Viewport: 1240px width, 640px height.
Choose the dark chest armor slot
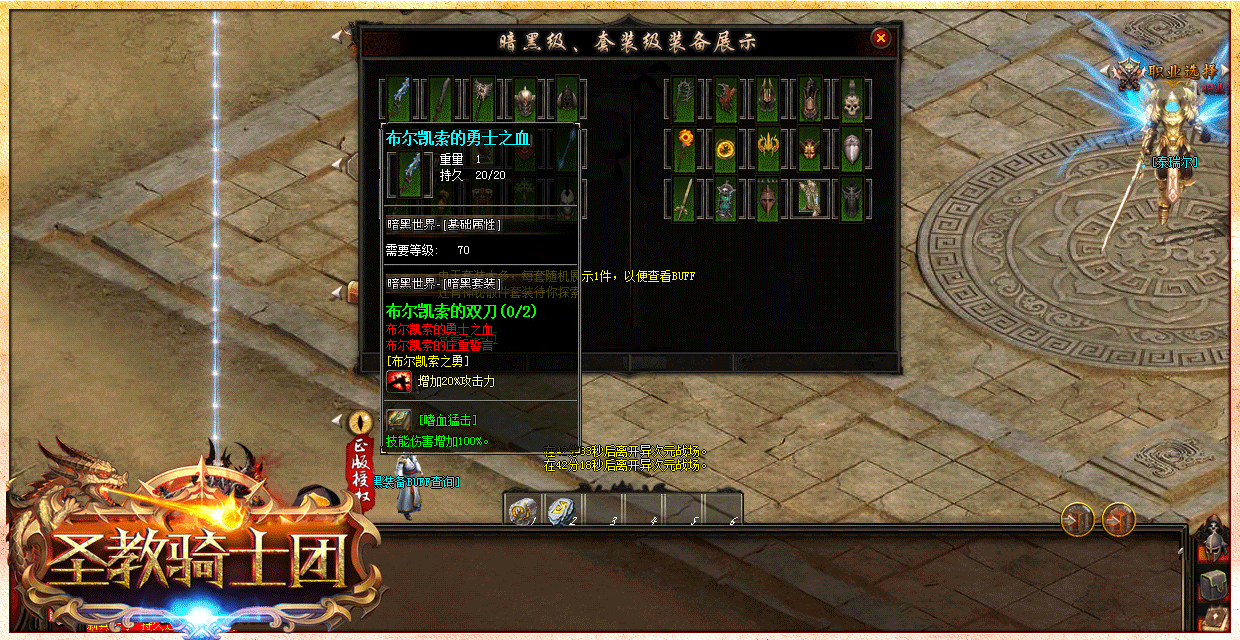(x=851, y=199)
